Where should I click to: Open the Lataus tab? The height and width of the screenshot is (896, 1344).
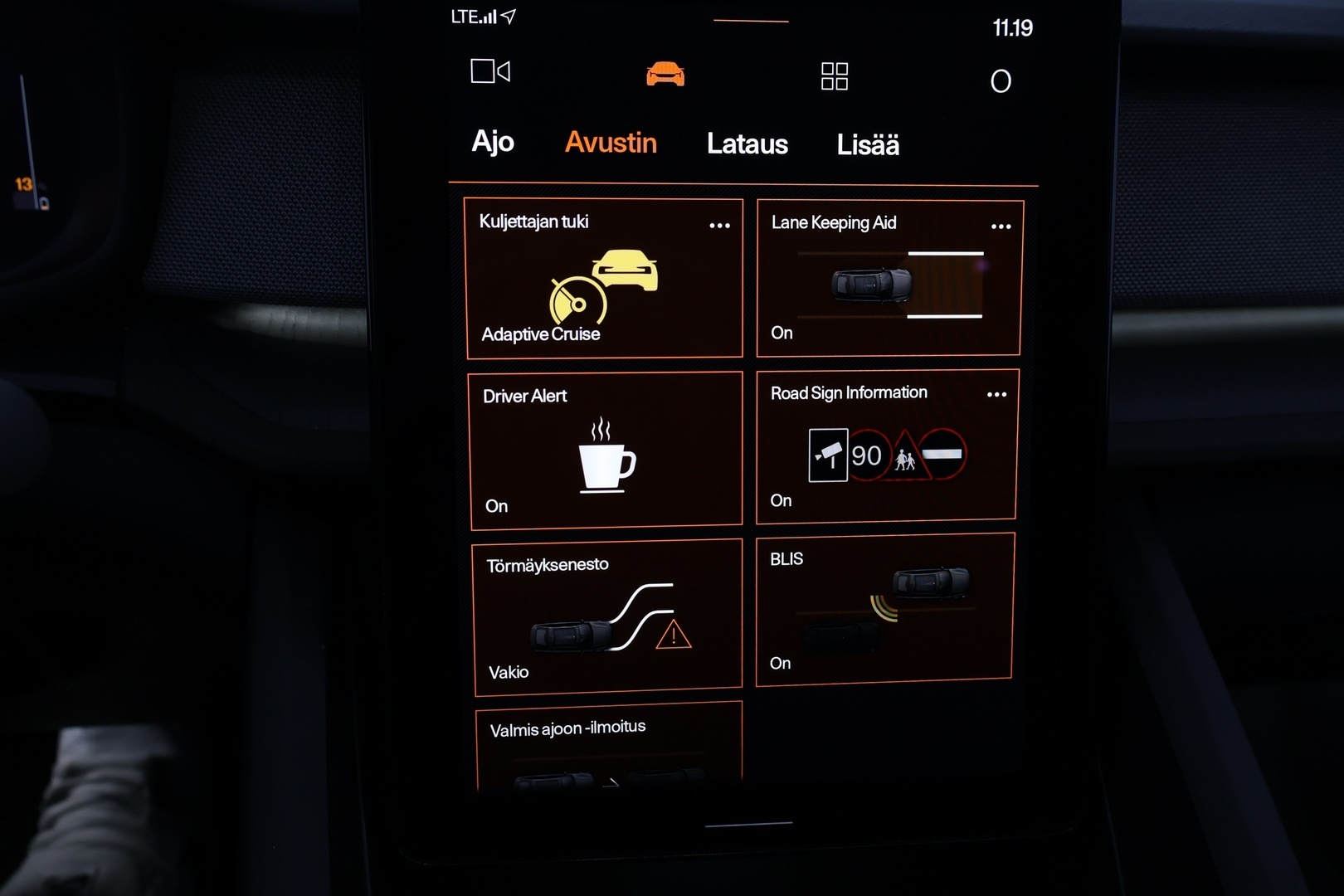tap(747, 144)
